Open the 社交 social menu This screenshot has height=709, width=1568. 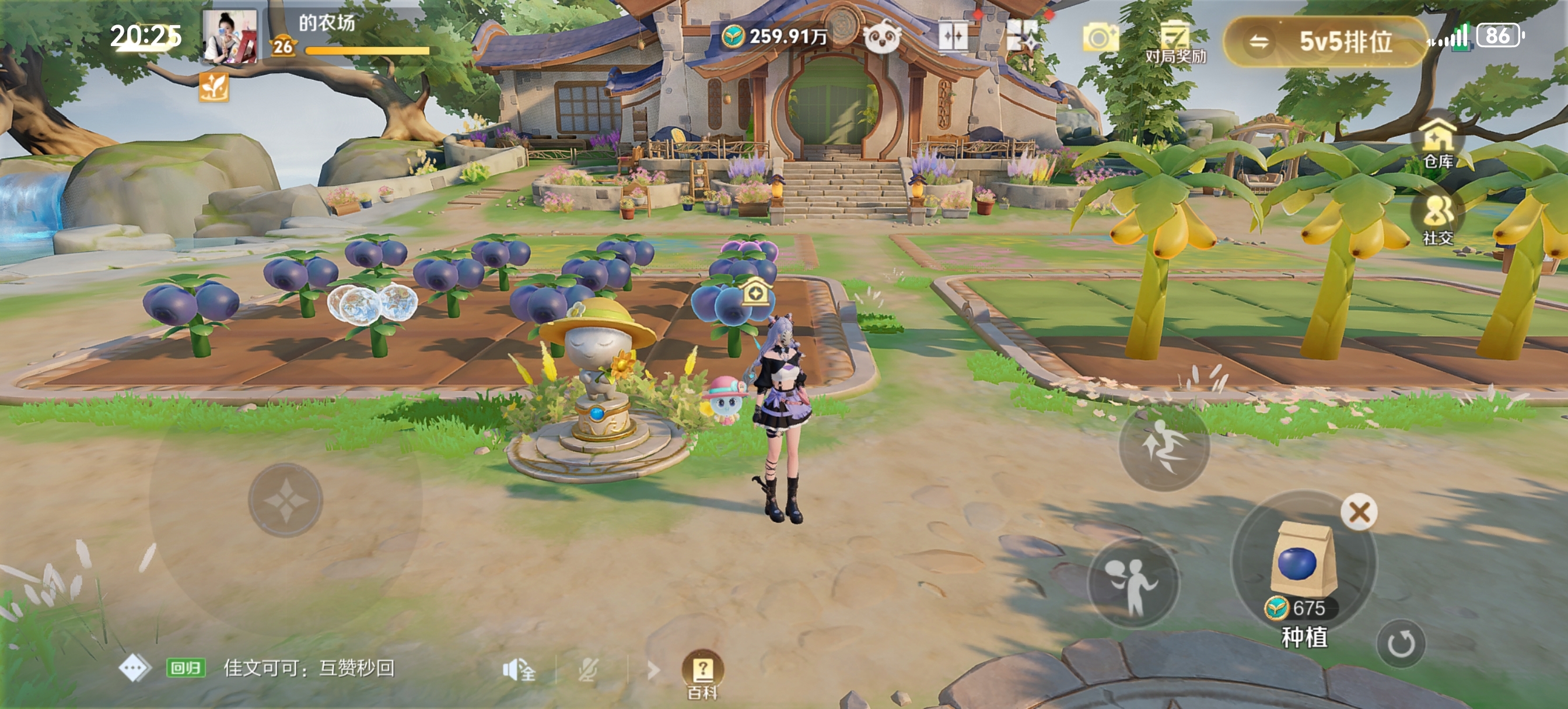1438,219
